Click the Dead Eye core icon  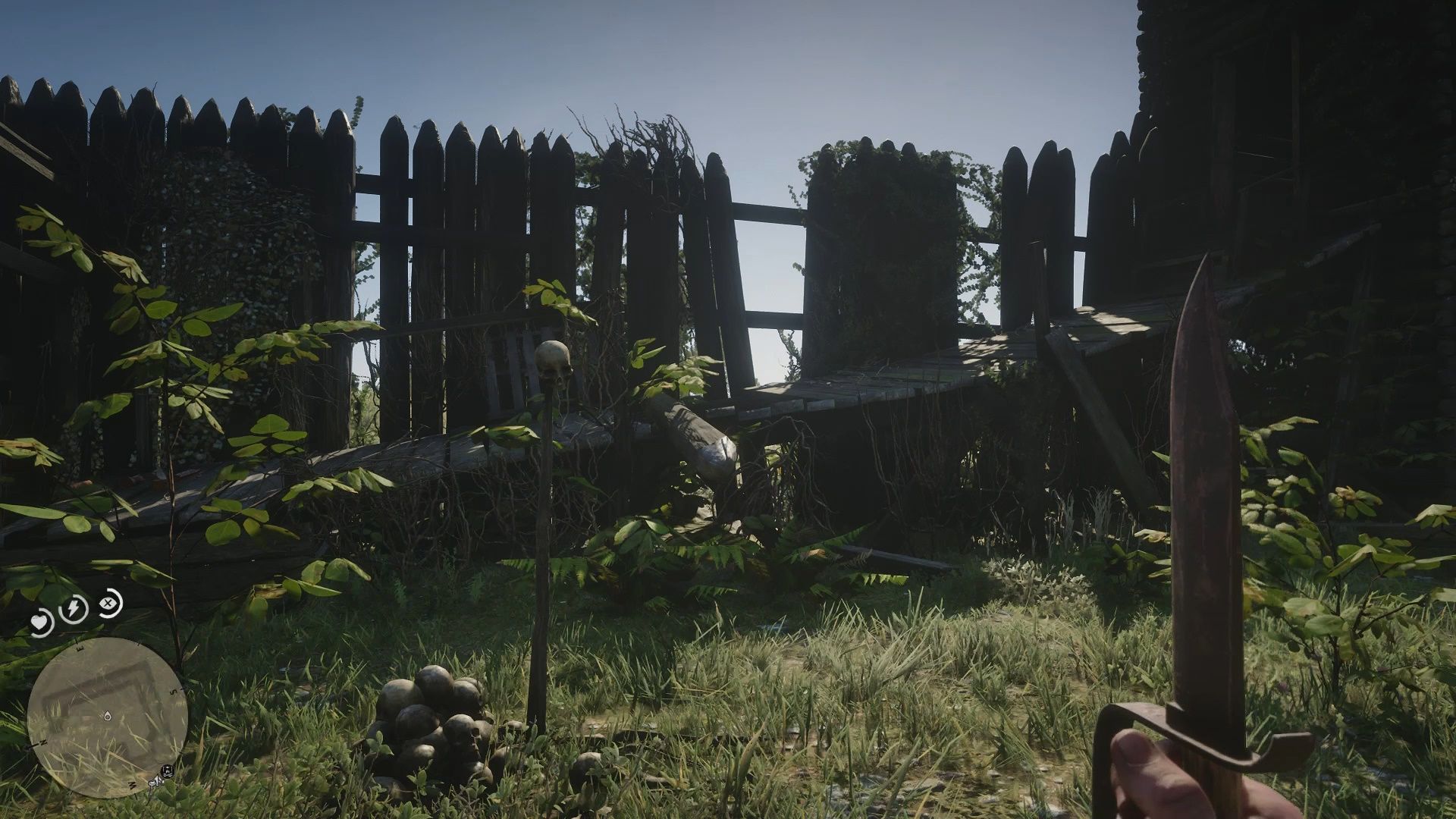[x=108, y=604]
